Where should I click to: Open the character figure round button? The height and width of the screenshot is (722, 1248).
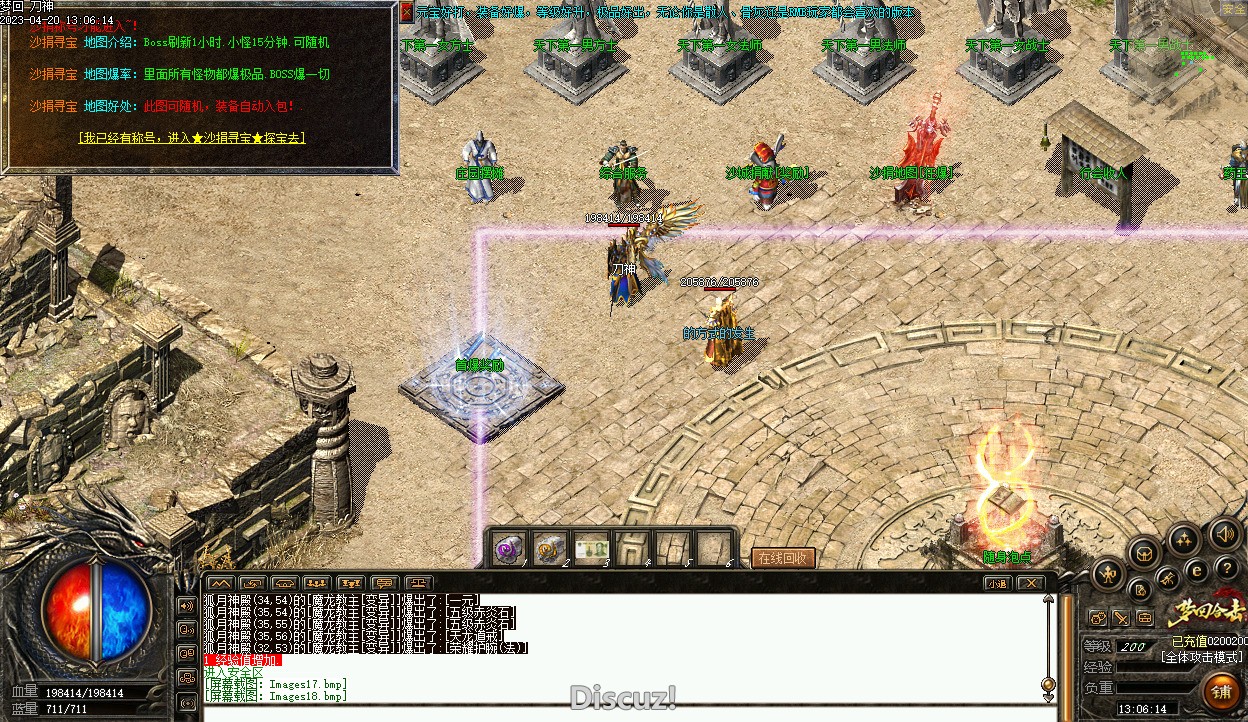click(x=1108, y=574)
